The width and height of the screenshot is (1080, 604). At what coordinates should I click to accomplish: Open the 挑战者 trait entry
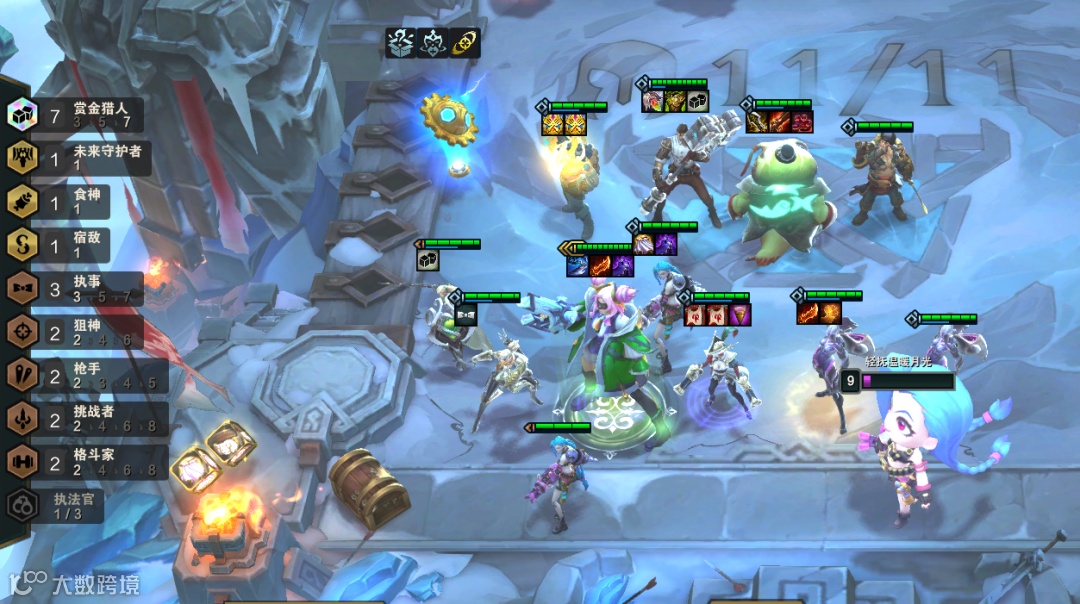coord(75,418)
